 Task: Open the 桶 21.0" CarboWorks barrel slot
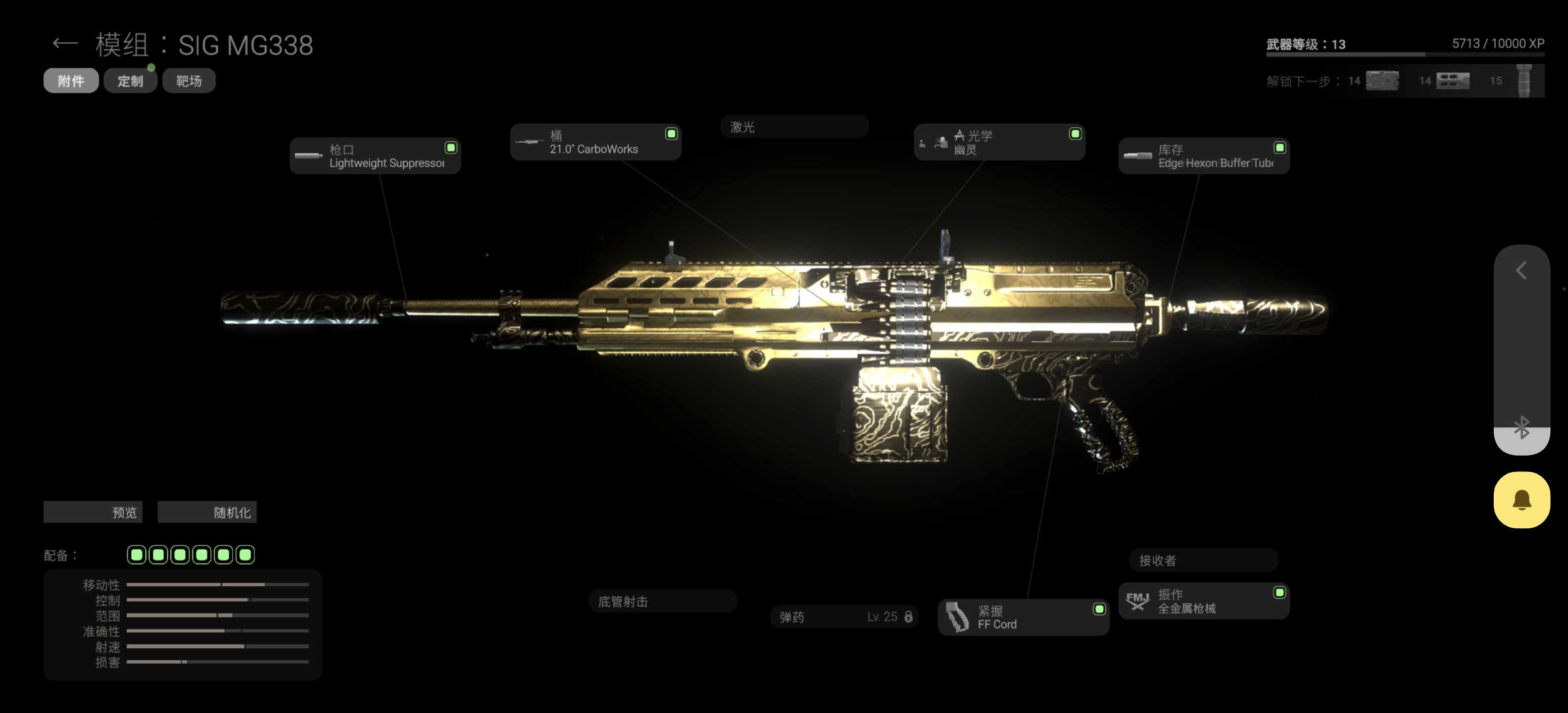tap(595, 143)
